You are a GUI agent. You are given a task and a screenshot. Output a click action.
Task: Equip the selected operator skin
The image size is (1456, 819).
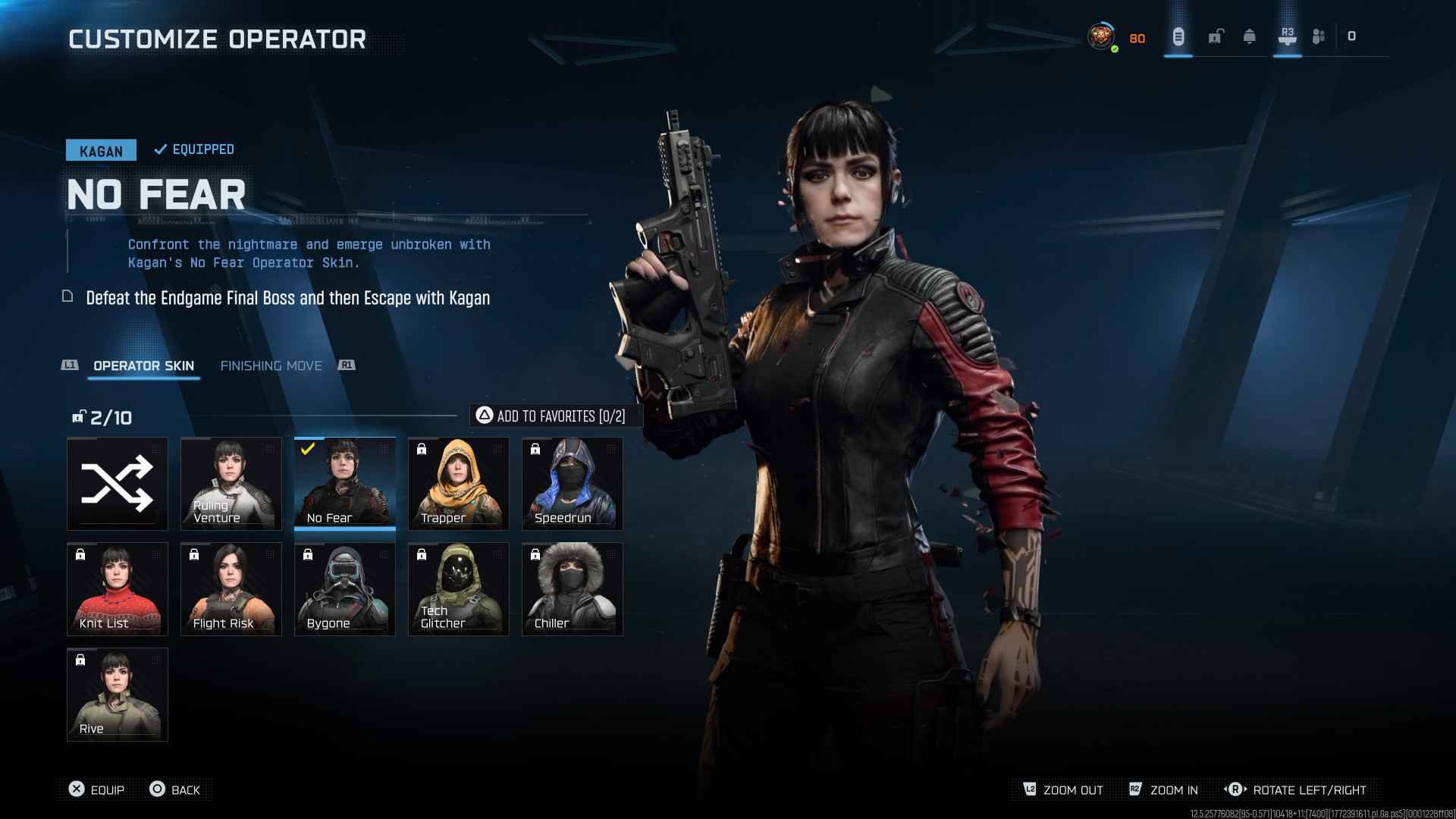coord(96,789)
